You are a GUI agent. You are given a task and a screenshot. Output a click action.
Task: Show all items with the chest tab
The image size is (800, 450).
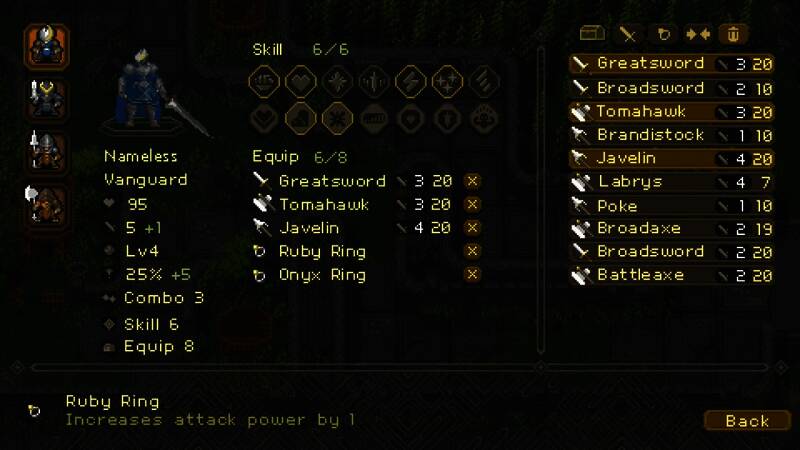(594, 34)
